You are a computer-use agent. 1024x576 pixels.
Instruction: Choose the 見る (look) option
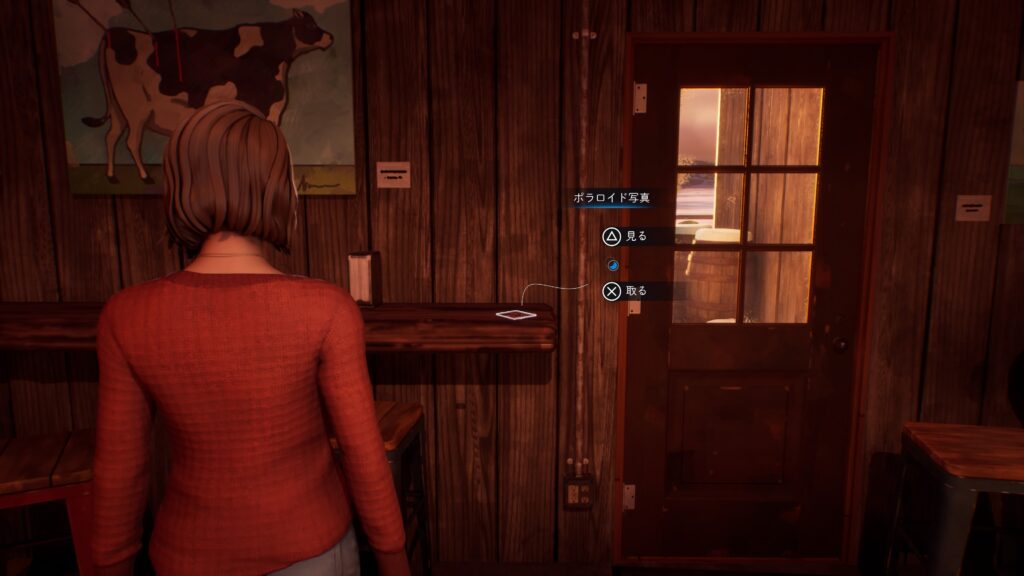[624, 237]
